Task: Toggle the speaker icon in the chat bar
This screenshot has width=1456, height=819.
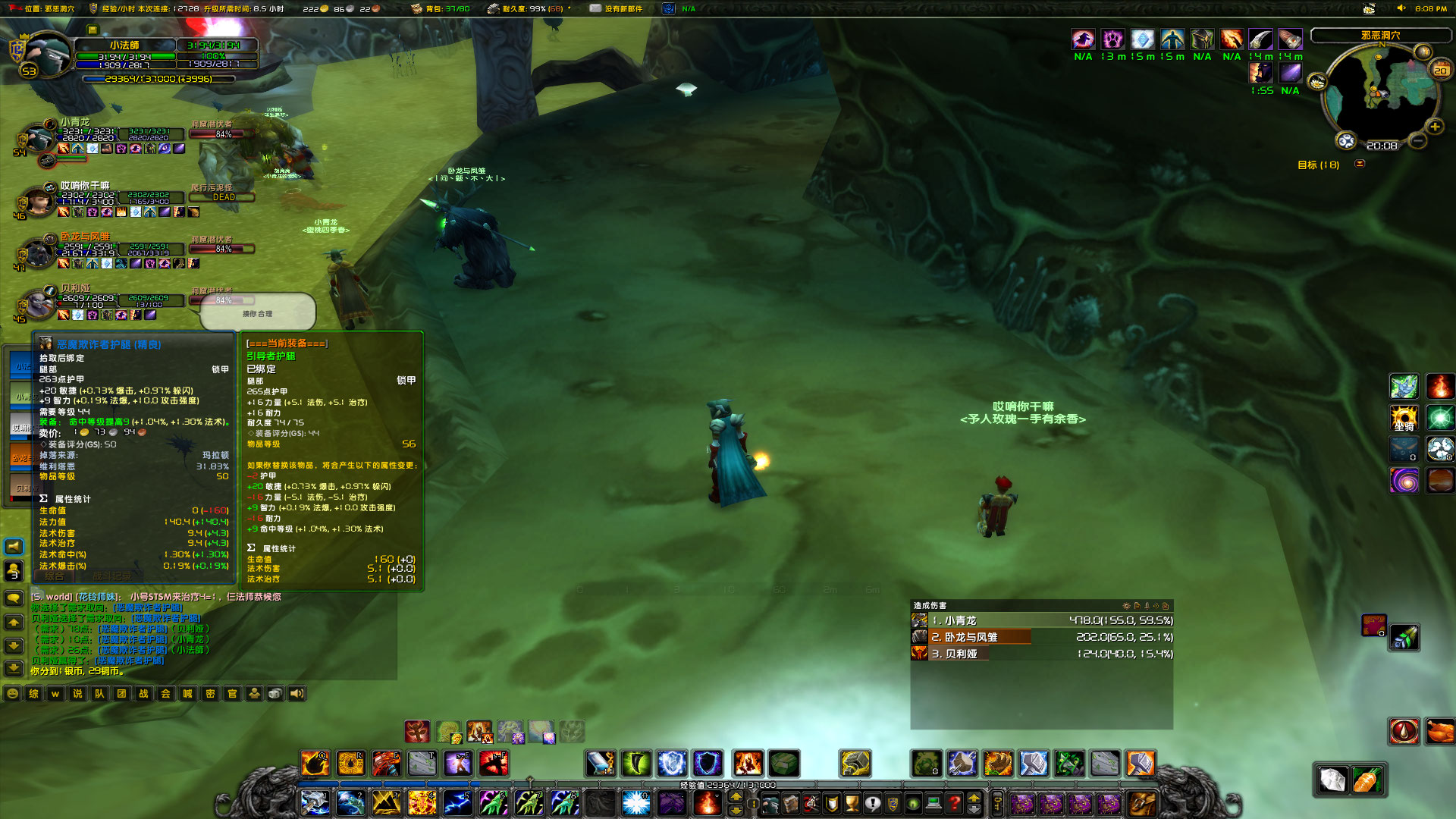Action: pos(297,694)
